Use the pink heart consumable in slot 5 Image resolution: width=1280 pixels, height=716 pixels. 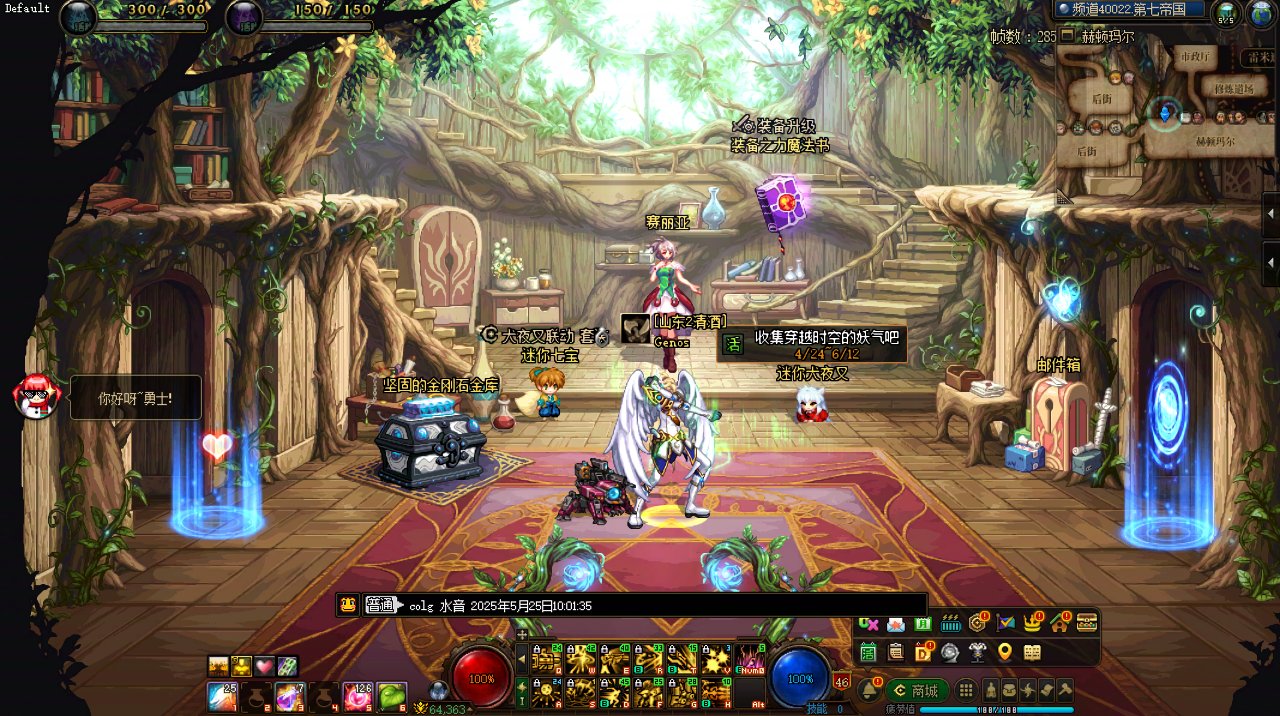[x=357, y=696]
